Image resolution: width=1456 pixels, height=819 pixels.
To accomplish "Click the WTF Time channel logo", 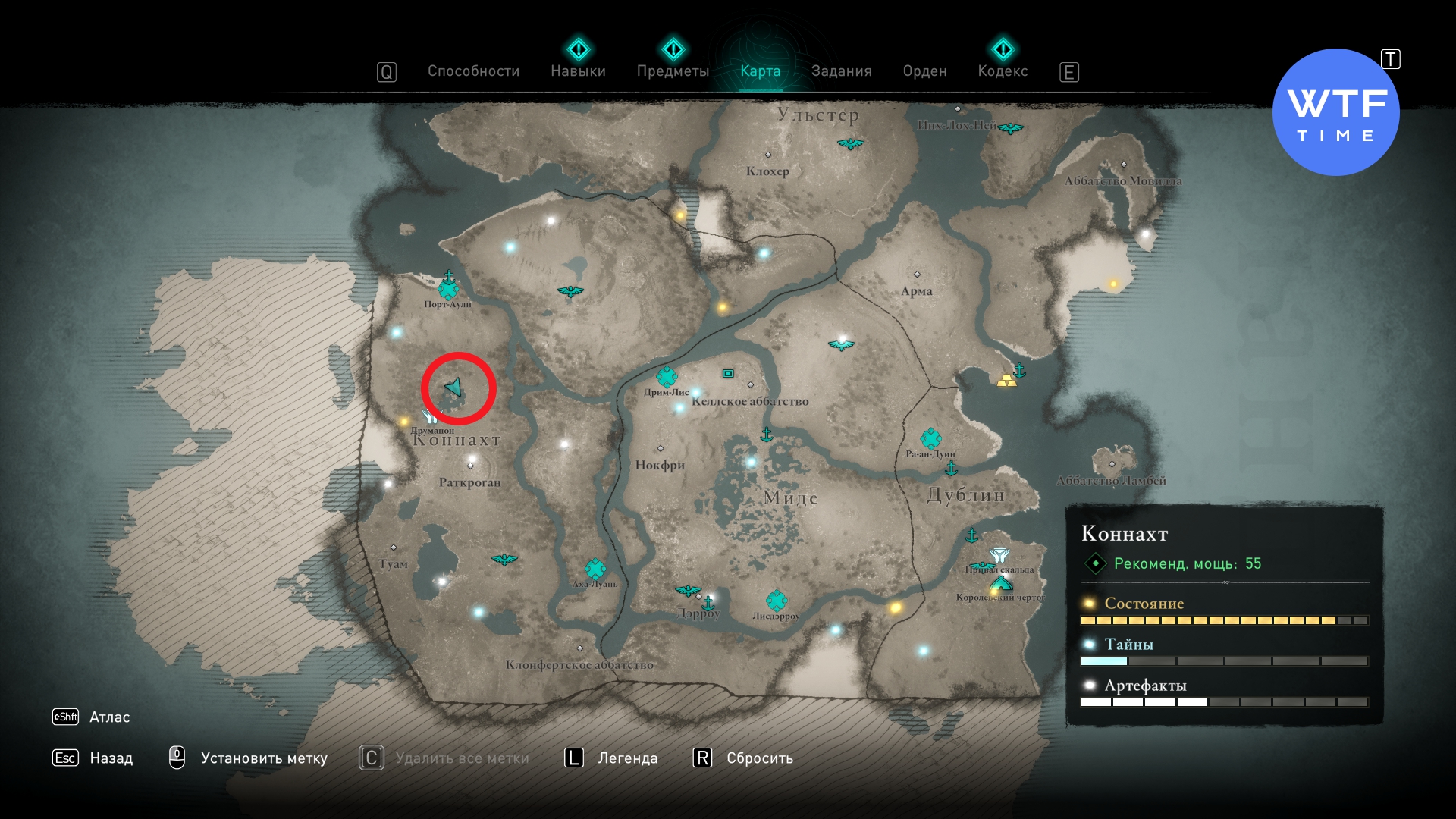I will tap(1335, 112).
